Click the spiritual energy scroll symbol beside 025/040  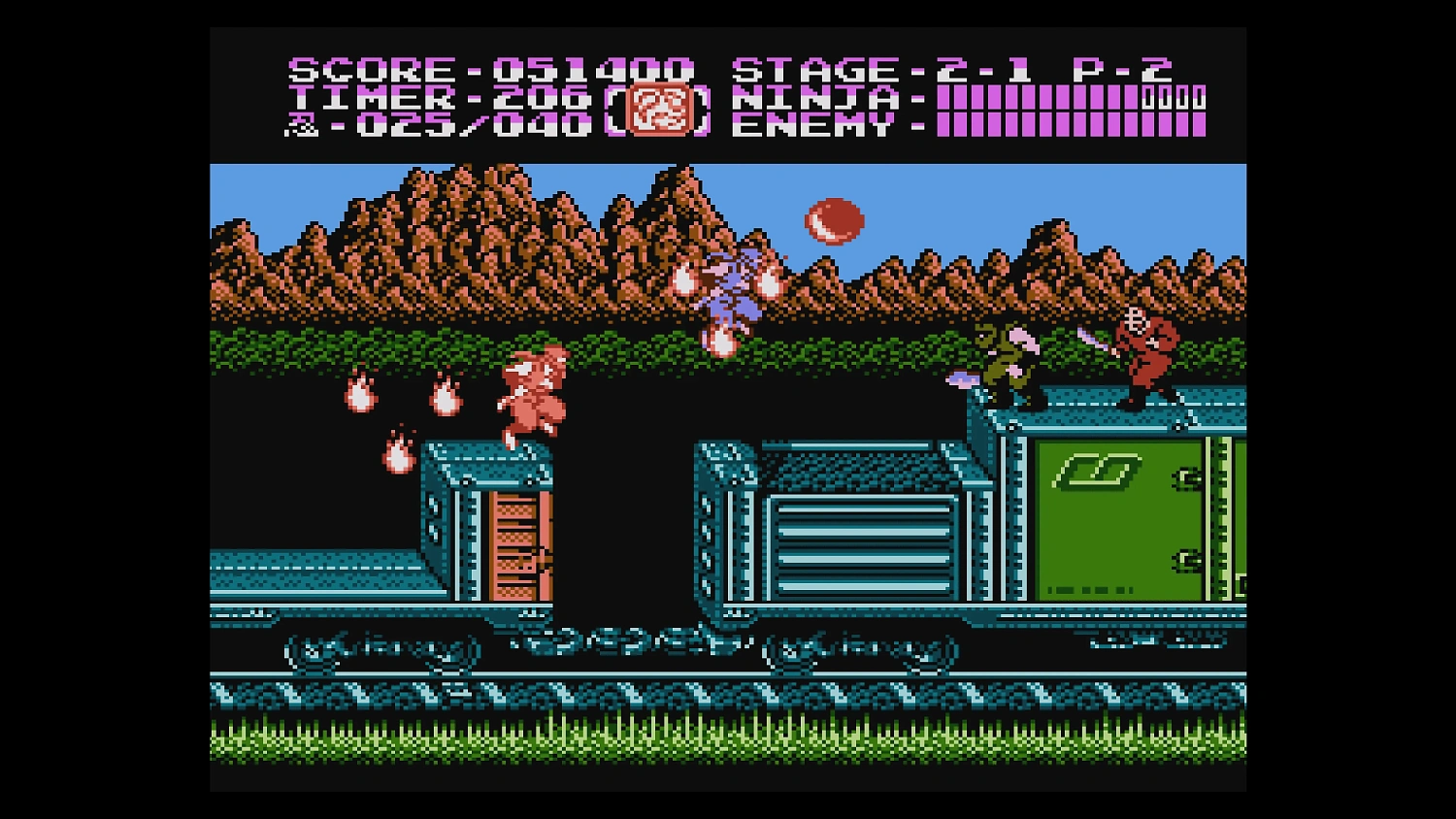(300, 124)
